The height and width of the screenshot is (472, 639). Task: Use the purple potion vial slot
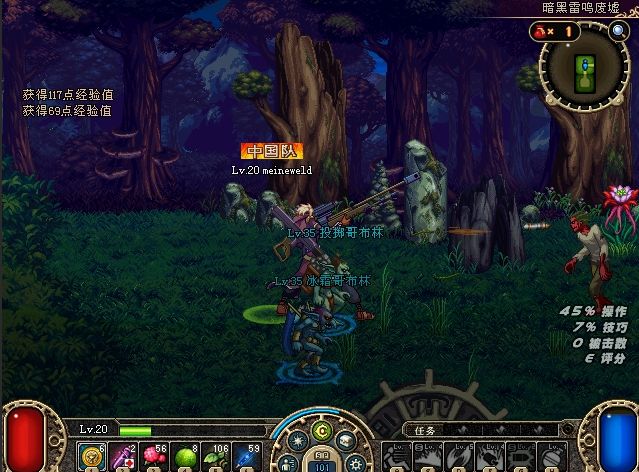pos(125,456)
